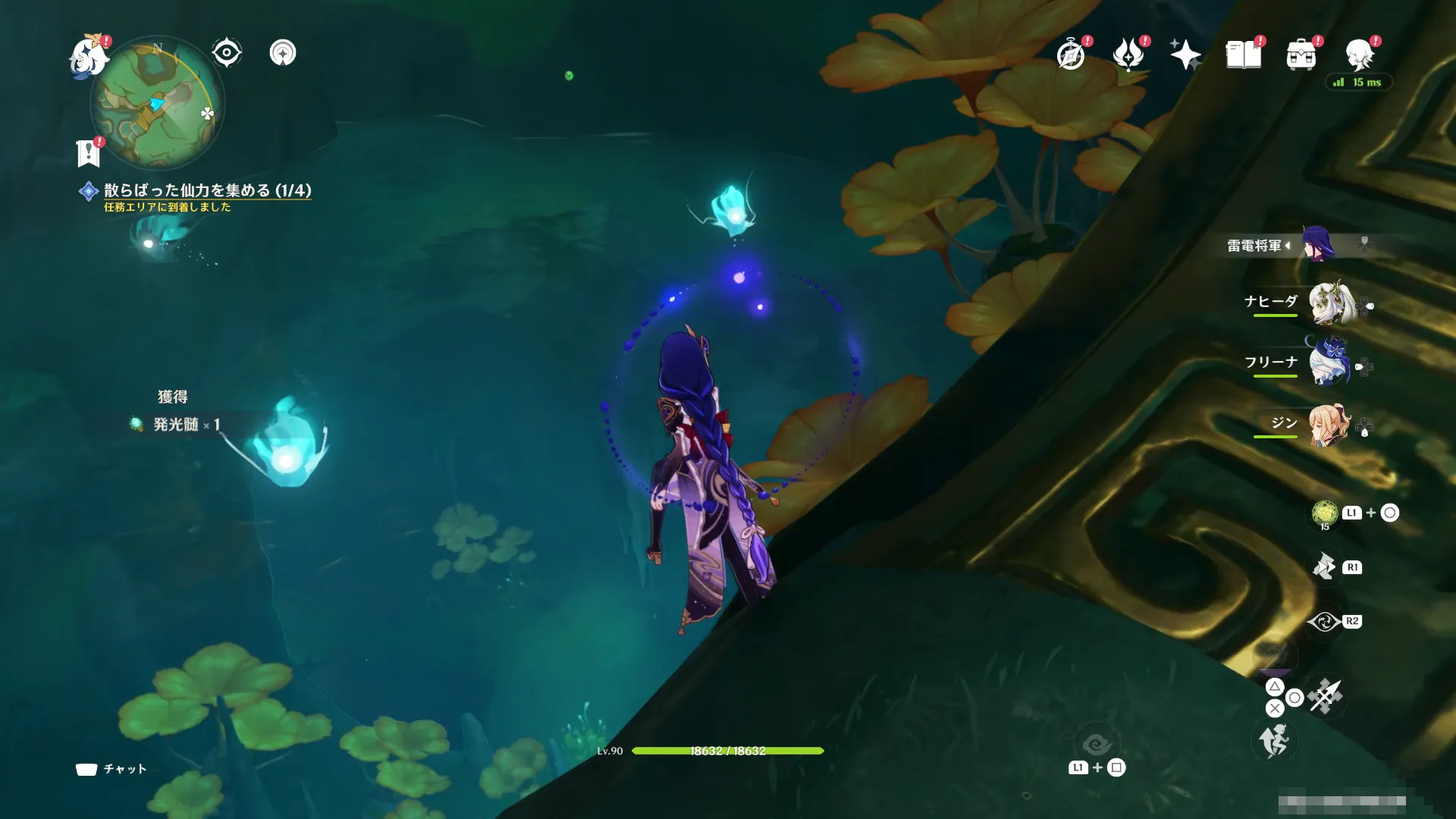Activate the elemental skill eye icon
The height and width of the screenshot is (819, 1456).
pyautogui.click(x=1324, y=622)
